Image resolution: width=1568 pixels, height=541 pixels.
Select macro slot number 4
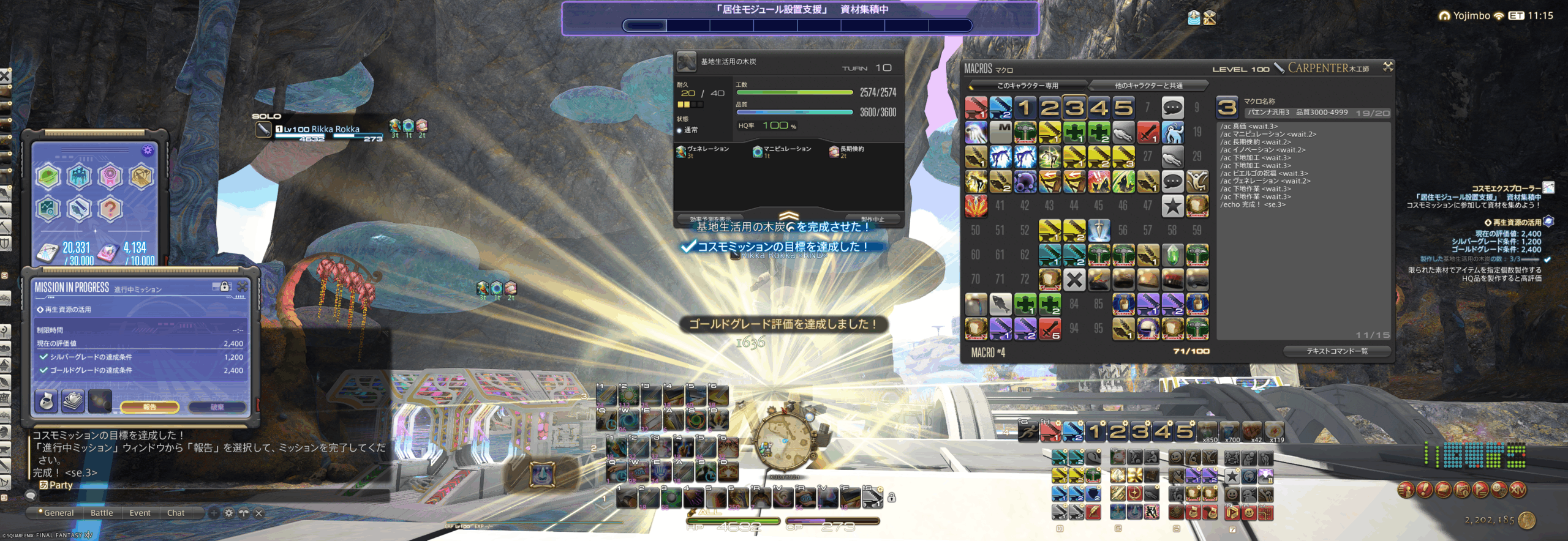[x=1099, y=108]
